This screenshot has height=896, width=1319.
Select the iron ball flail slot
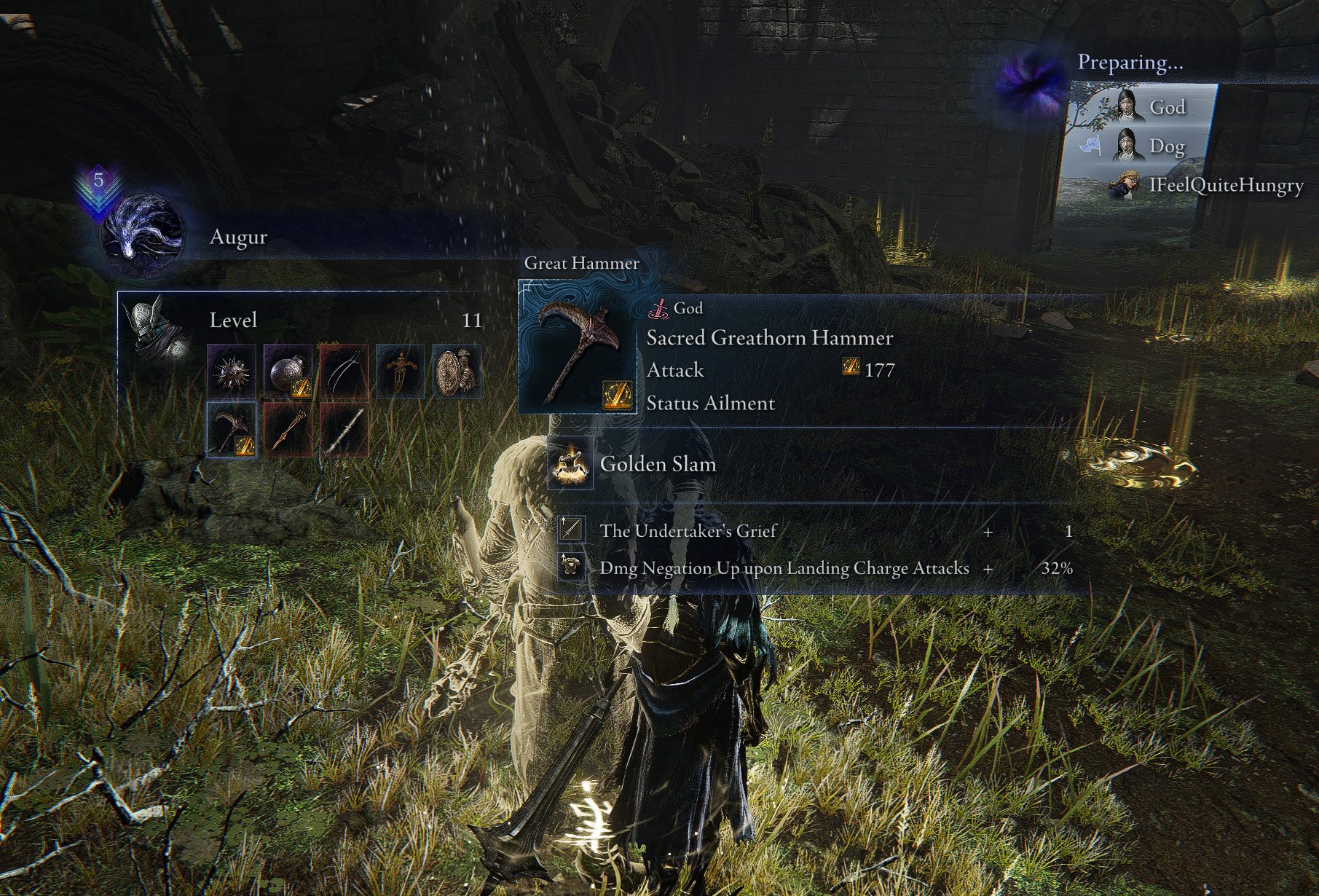(x=288, y=372)
